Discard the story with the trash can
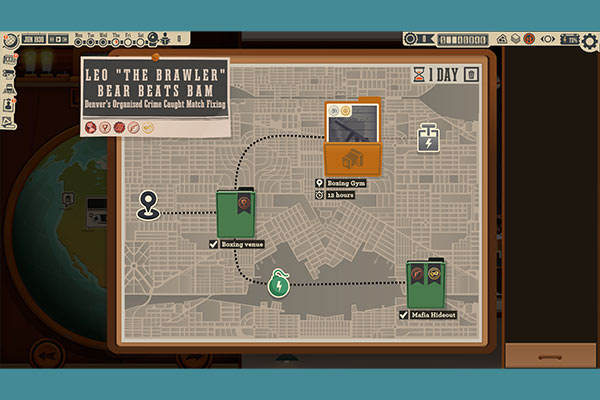This screenshot has width=600, height=400. [x=471, y=74]
